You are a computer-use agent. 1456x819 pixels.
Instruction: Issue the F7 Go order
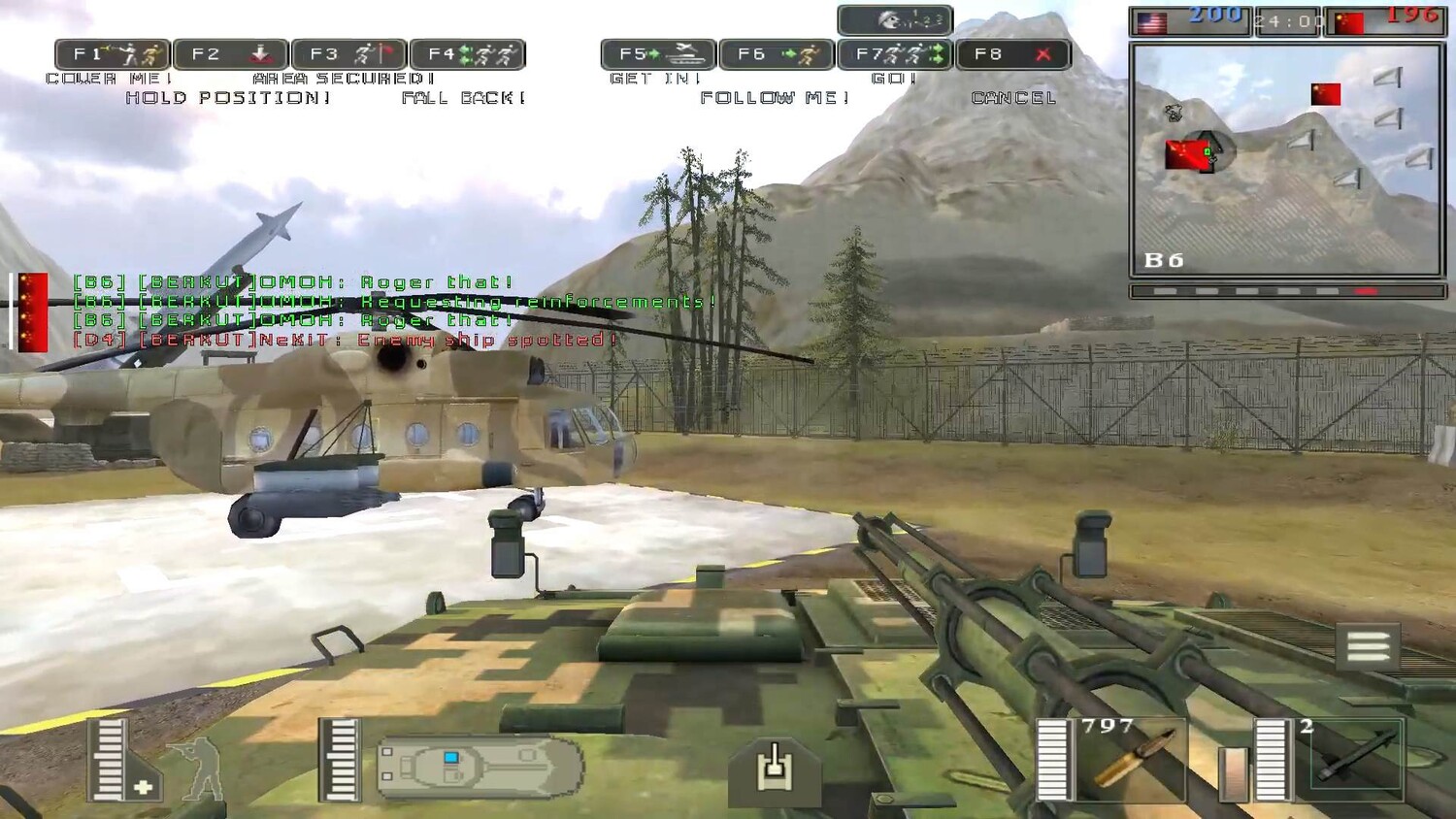895,54
